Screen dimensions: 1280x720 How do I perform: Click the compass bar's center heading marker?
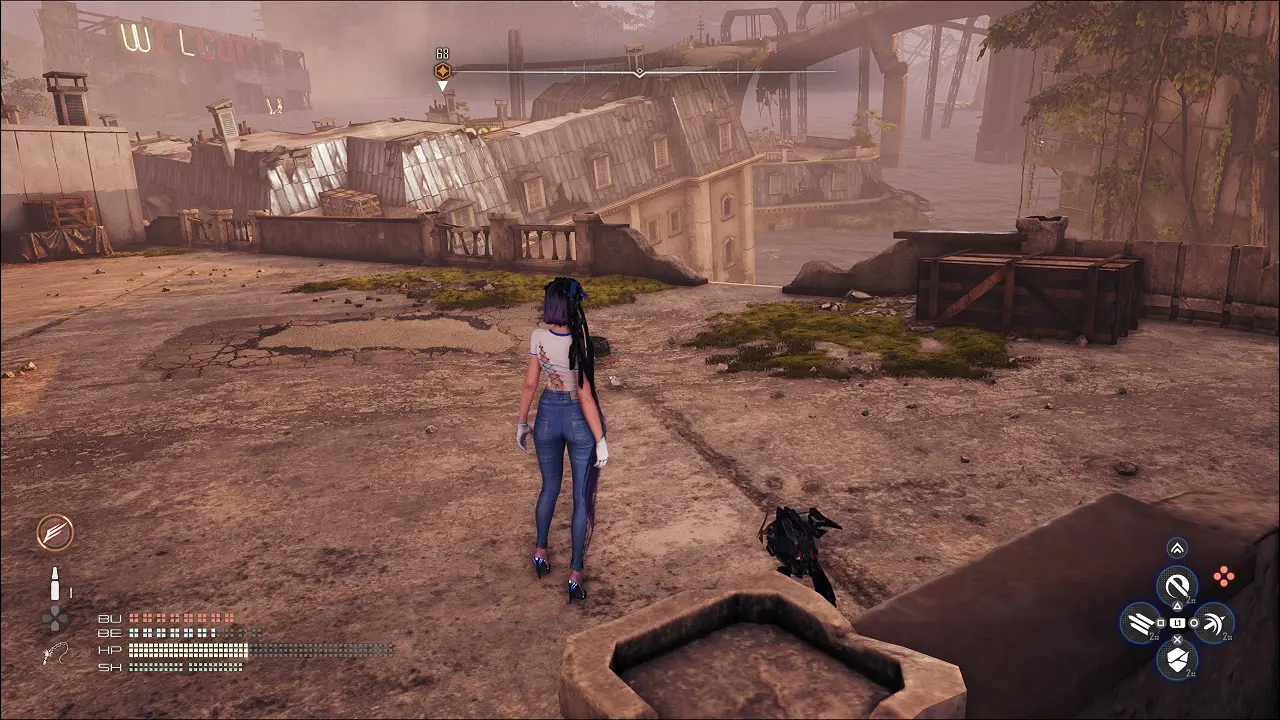click(639, 72)
